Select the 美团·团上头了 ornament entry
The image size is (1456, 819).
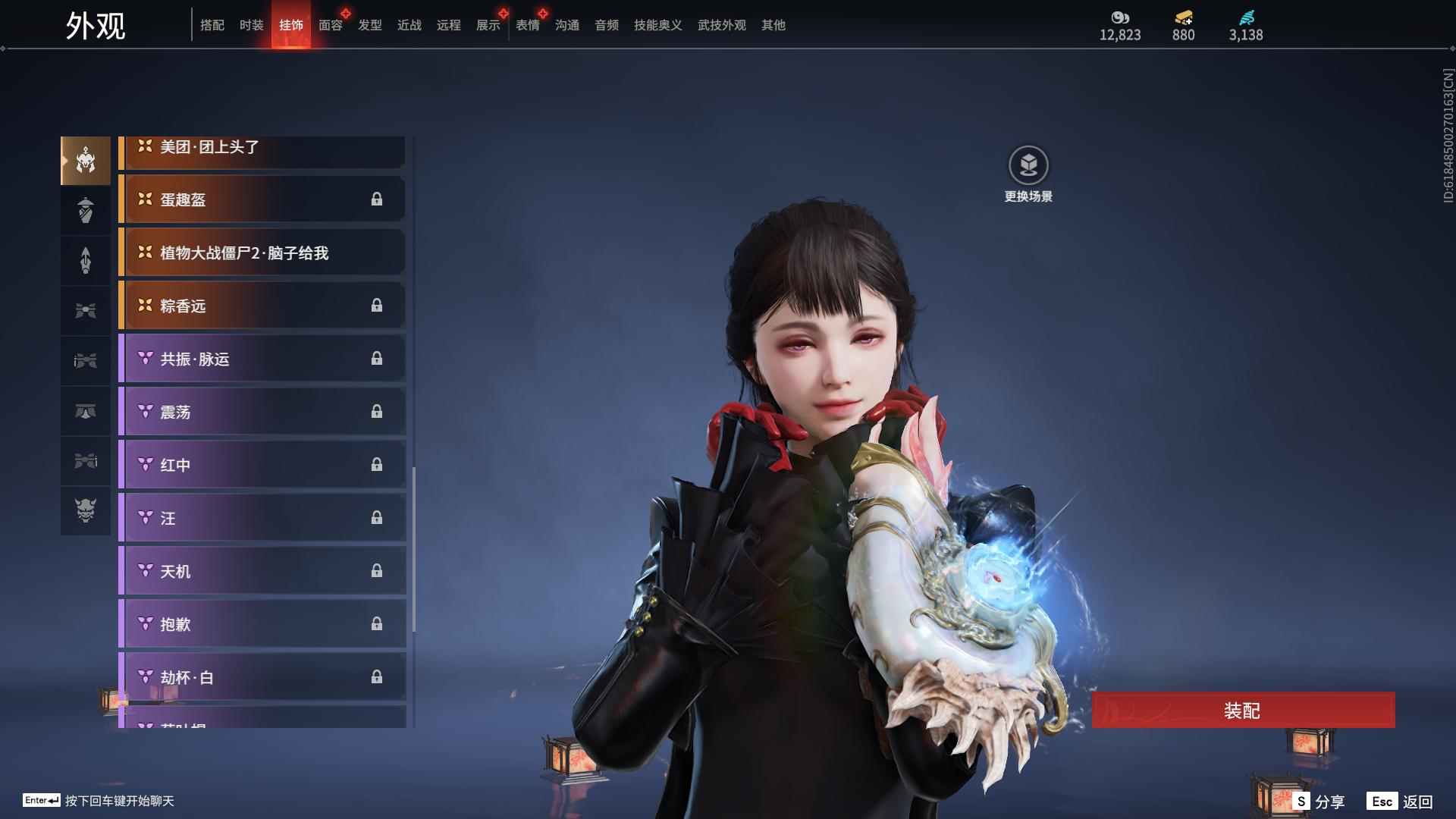coord(262,147)
